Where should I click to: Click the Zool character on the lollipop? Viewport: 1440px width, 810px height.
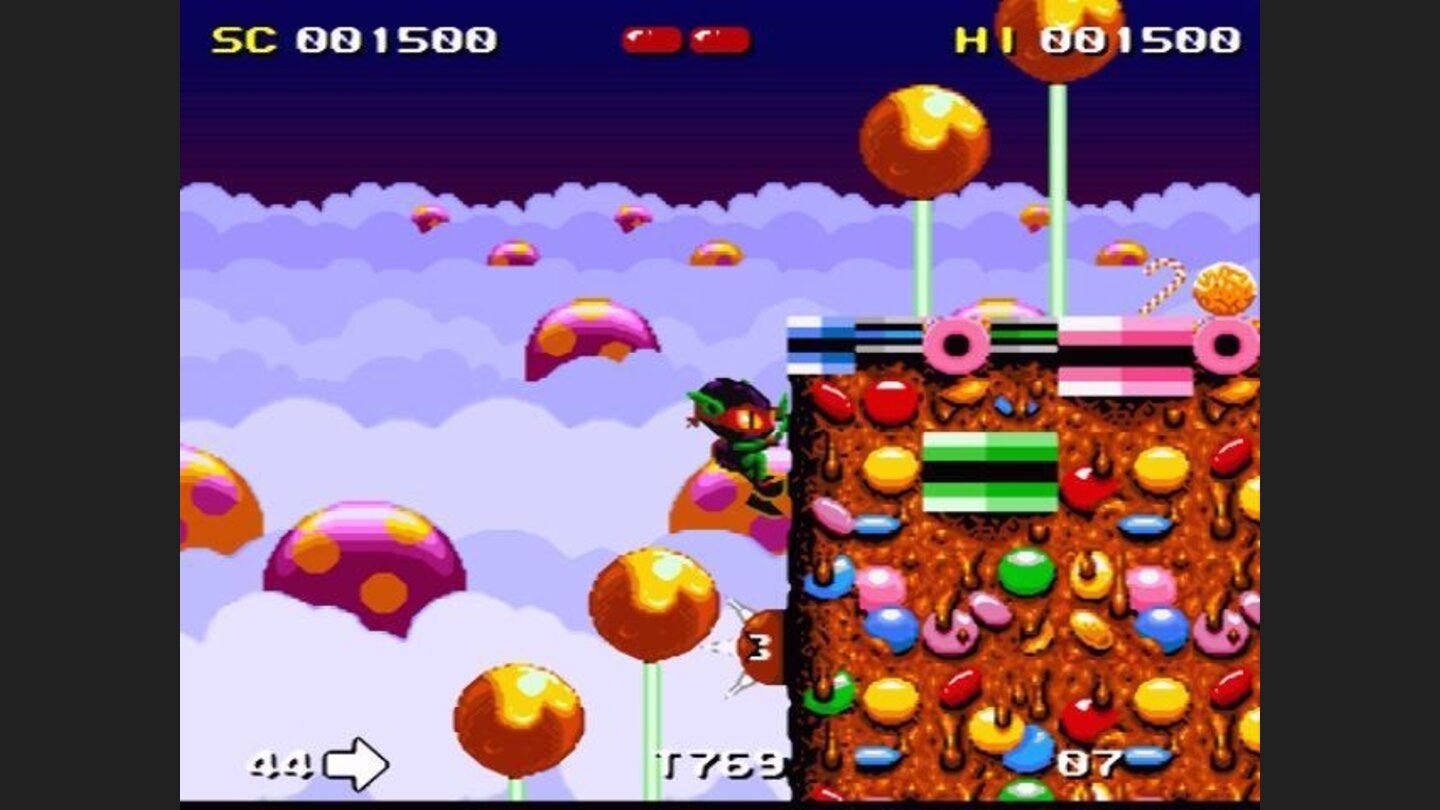[x=740, y=440]
